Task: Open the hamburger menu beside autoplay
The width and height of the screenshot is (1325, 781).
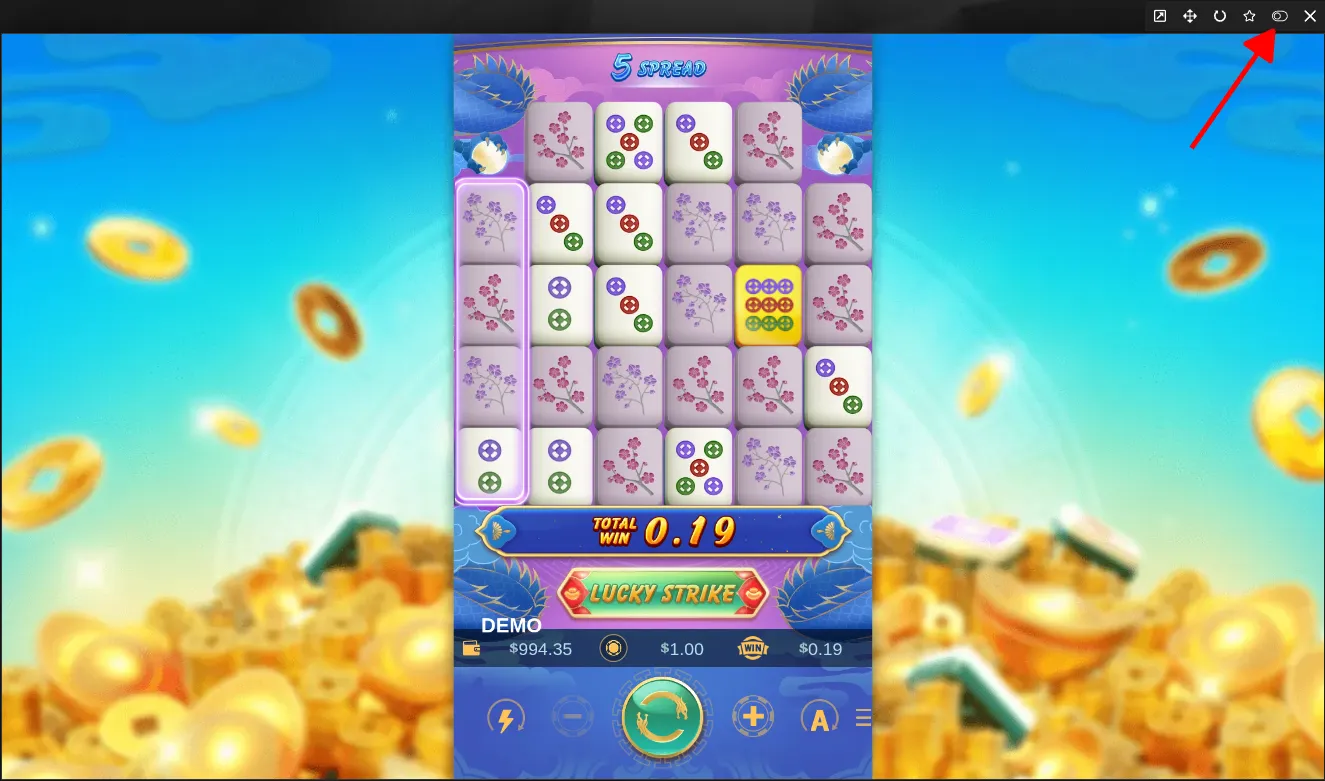Action: coord(863,717)
